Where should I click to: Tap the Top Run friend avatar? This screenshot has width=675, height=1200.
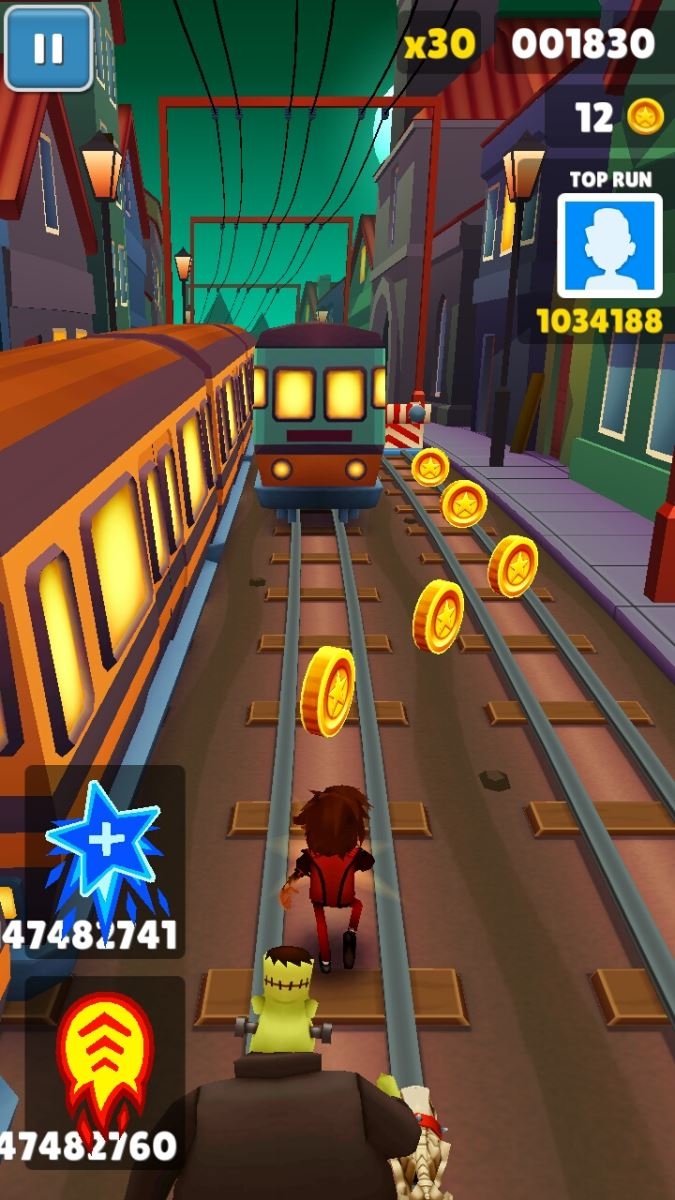[x=609, y=246]
